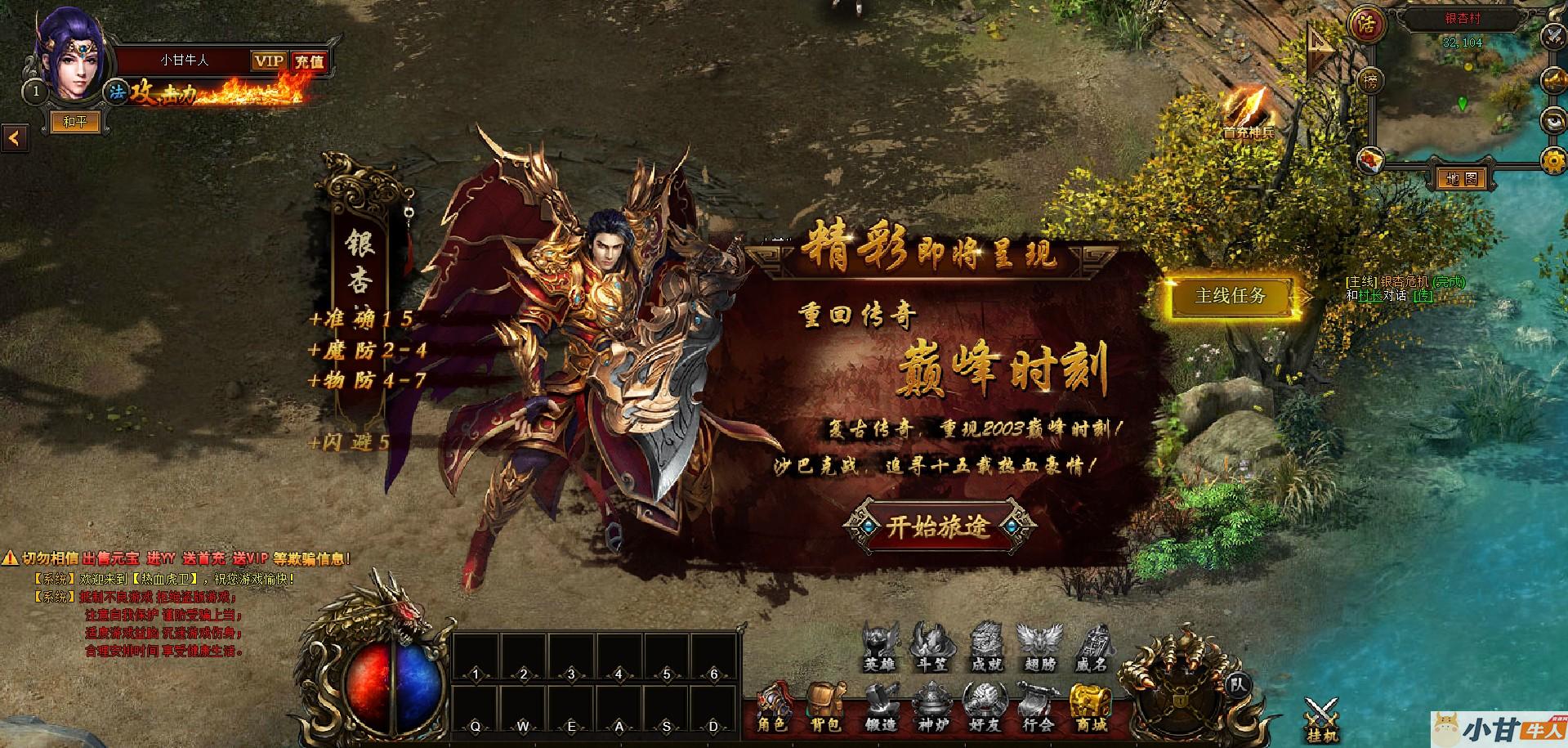Open the 锻造 forging menu
The width and height of the screenshot is (1568, 748).
coord(880,709)
